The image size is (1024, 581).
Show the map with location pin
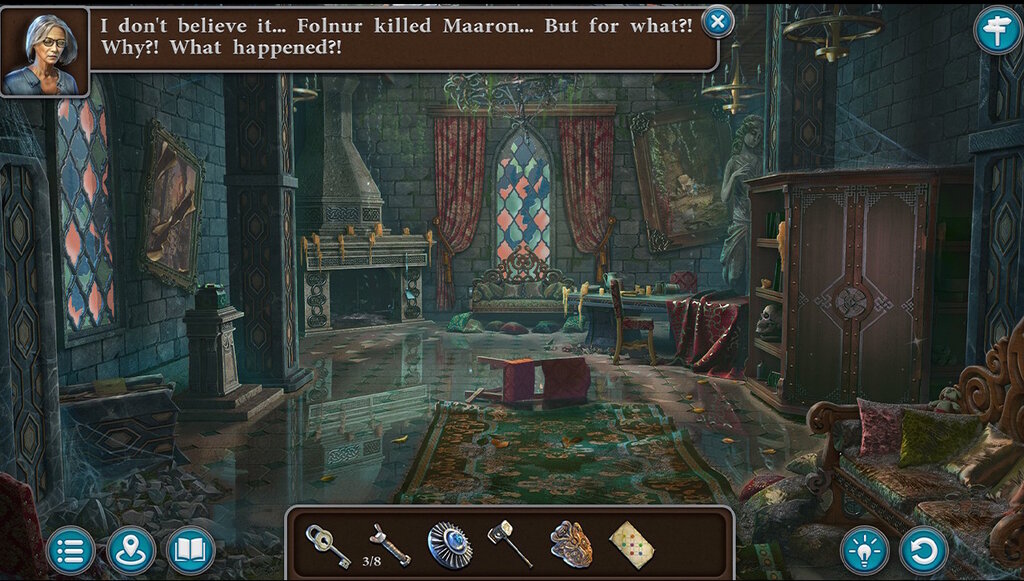click(x=131, y=550)
